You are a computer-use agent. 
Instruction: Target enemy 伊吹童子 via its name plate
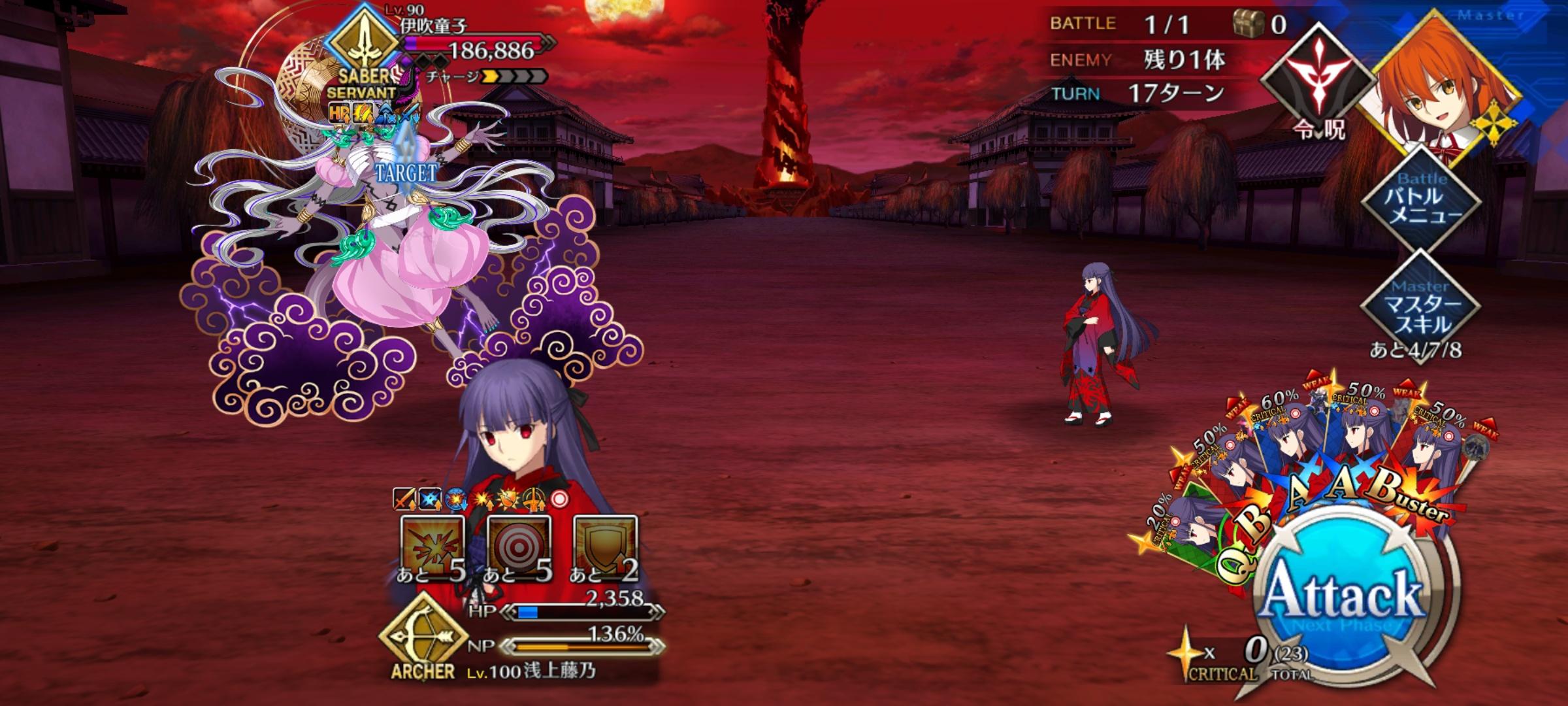point(434,27)
